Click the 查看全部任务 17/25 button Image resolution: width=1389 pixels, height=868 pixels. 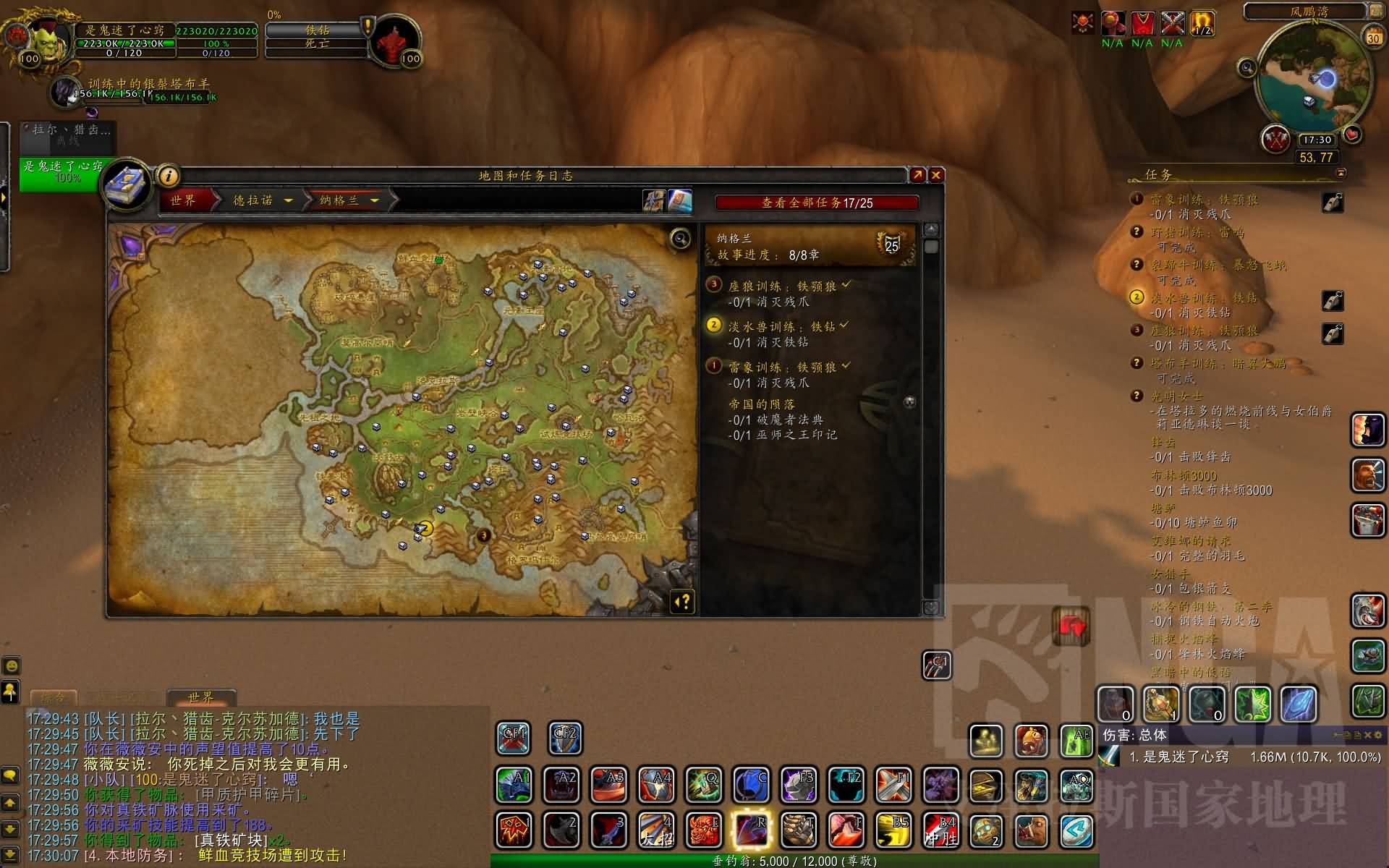tap(817, 203)
